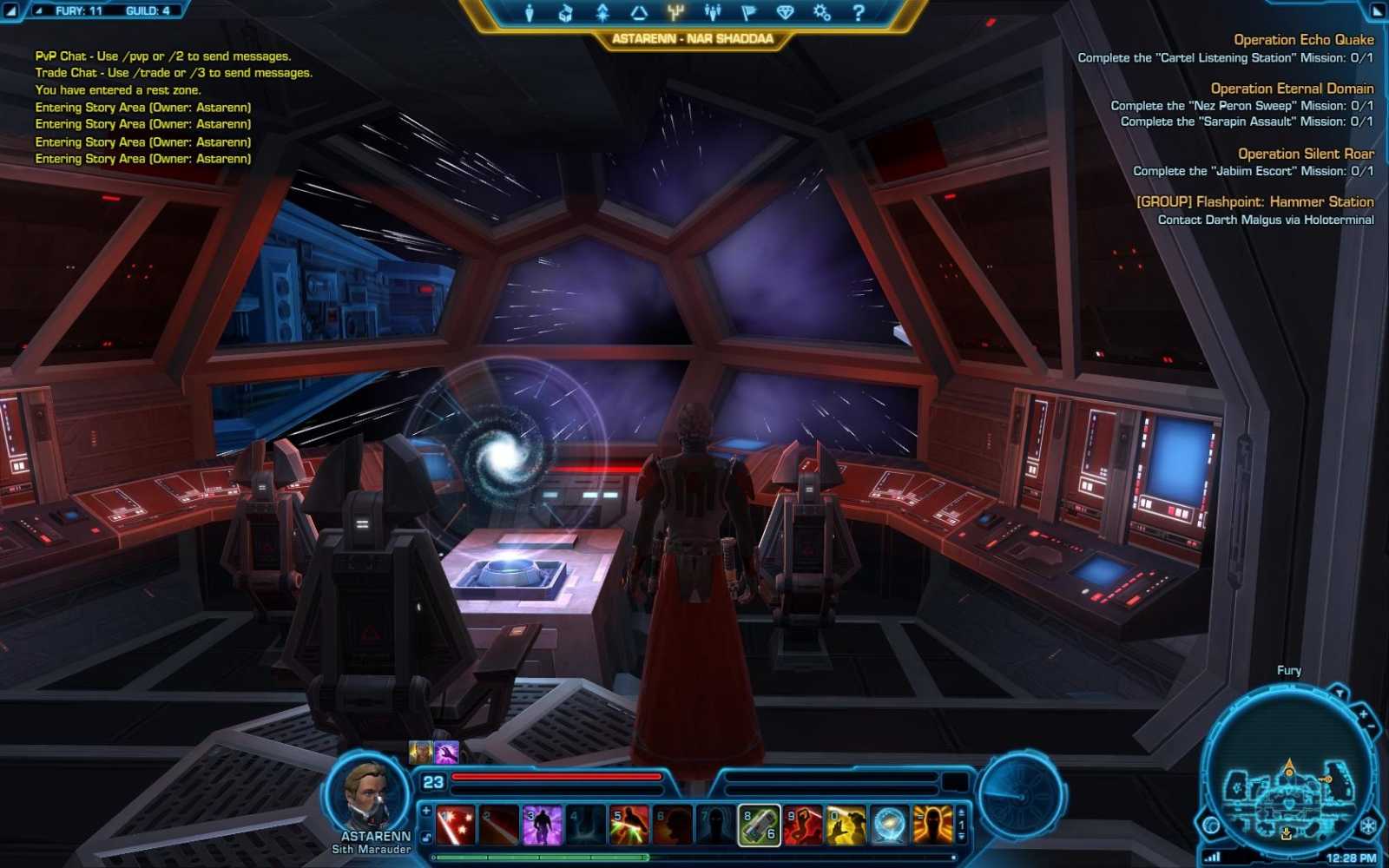Expand minimap options with the top-right arrow
This screenshot has width=1389, height=868.
click(1340, 692)
